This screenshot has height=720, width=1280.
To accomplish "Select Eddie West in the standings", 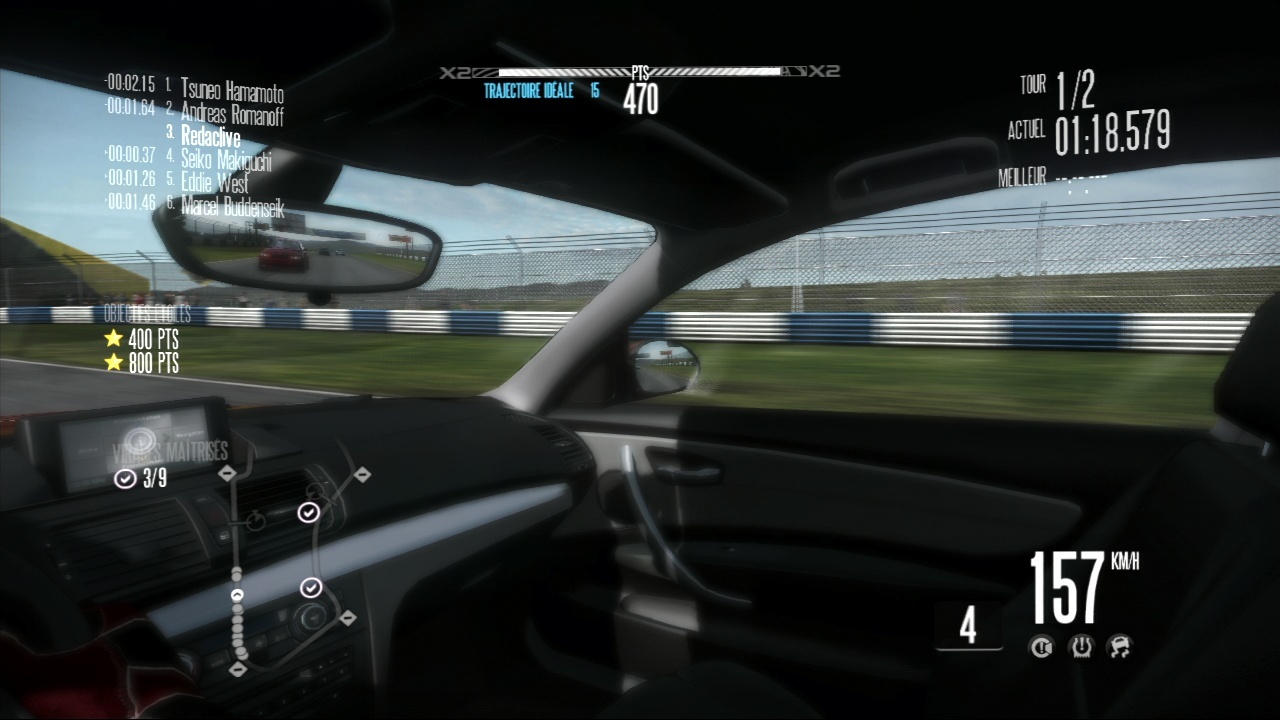I will click(215, 183).
